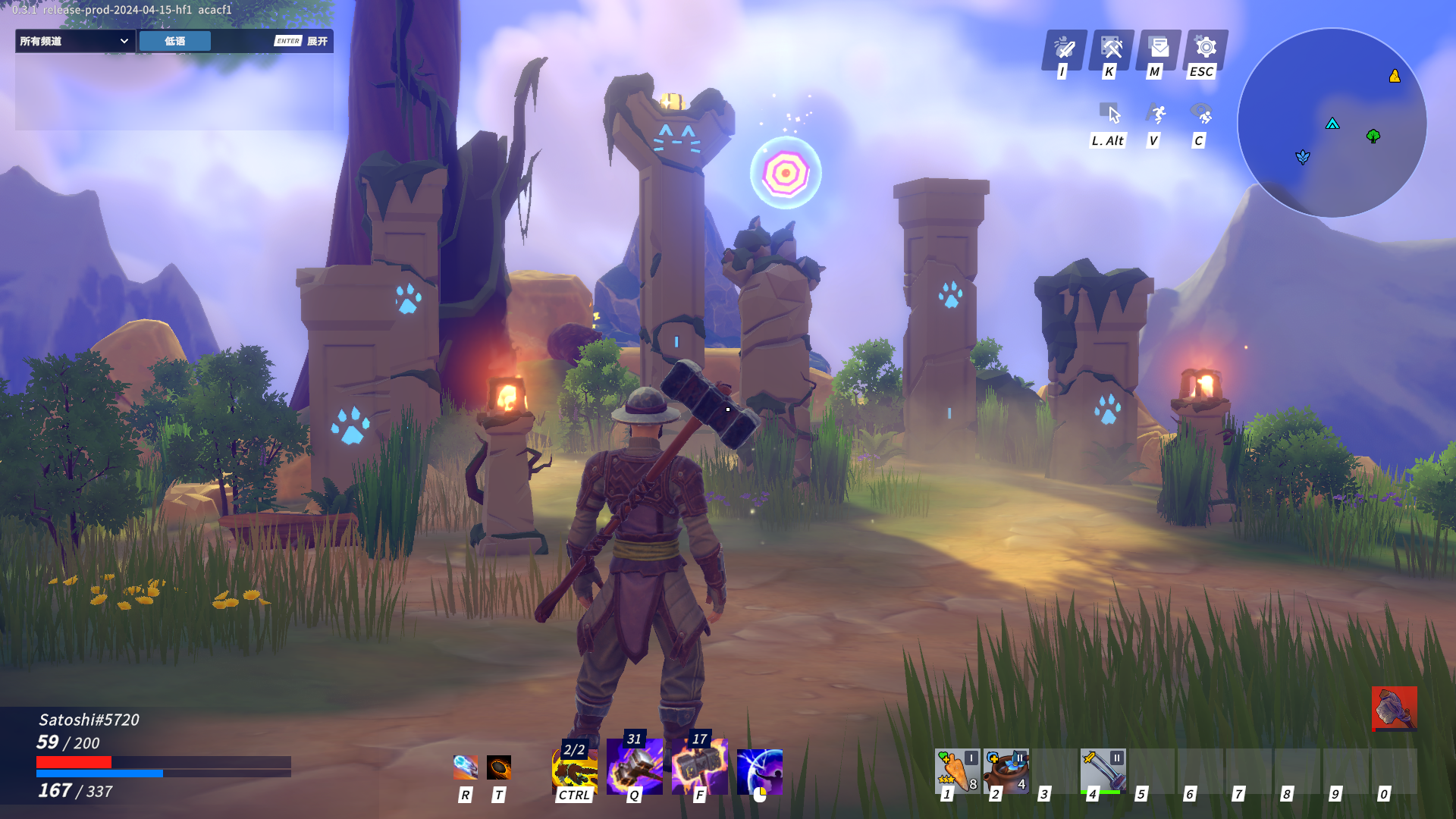Select the carrot food hotbar slot
The height and width of the screenshot is (819, 1456).
[x=957, y=770]
